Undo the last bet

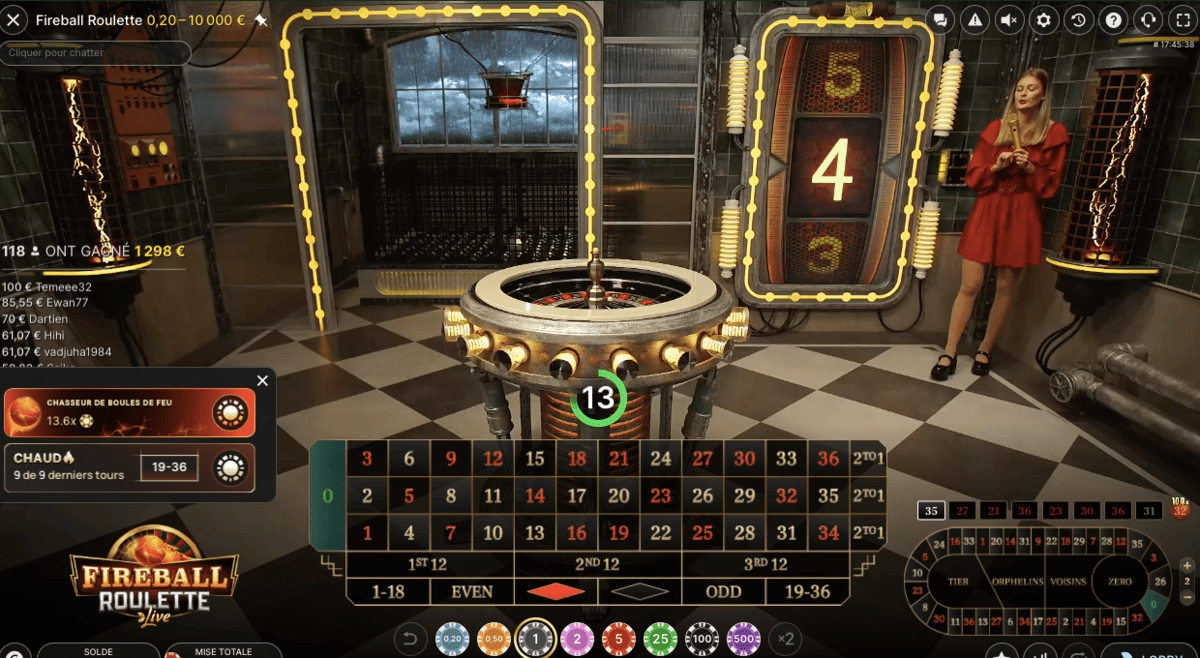[x=409, y=638]
